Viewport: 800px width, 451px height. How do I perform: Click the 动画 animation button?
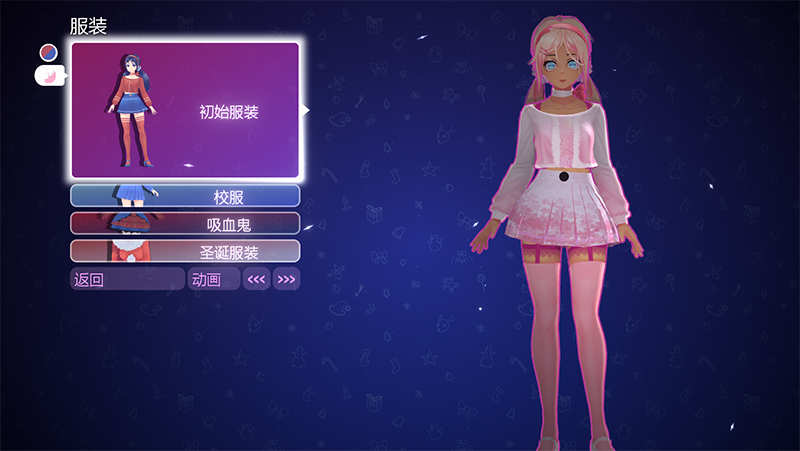(214, 279)
